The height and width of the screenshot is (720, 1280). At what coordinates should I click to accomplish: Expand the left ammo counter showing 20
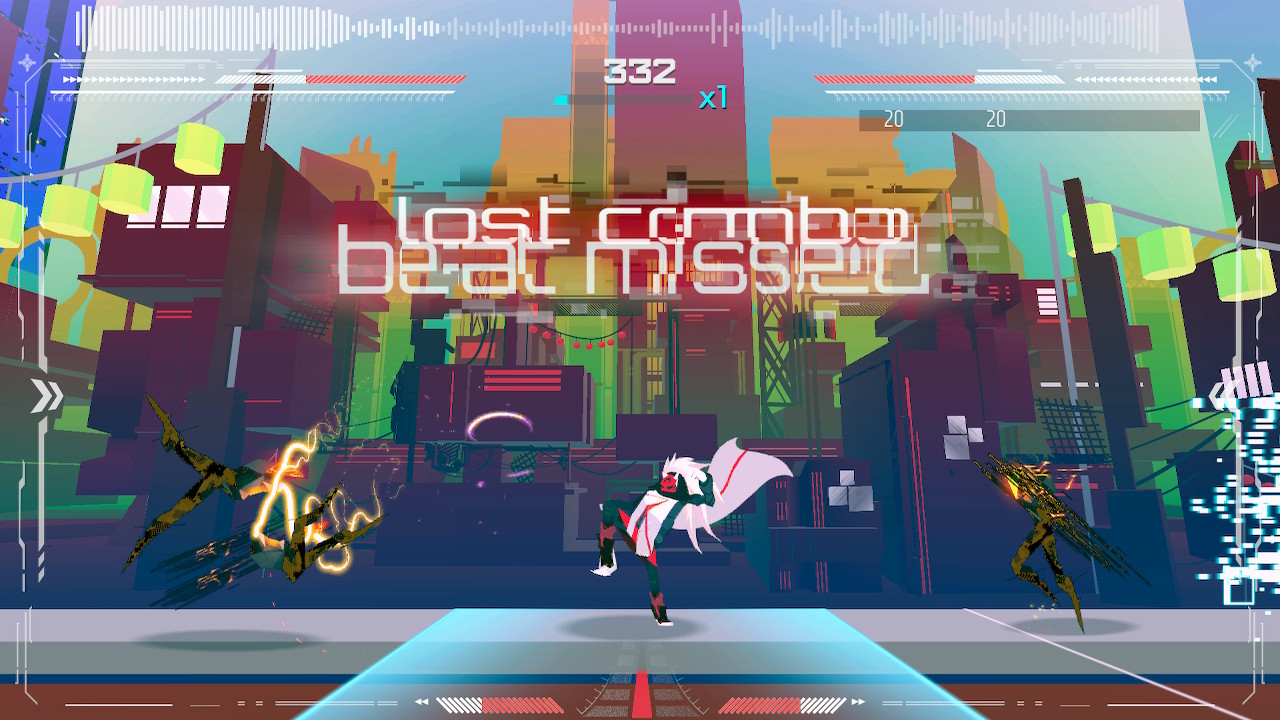tap(893, 120)
